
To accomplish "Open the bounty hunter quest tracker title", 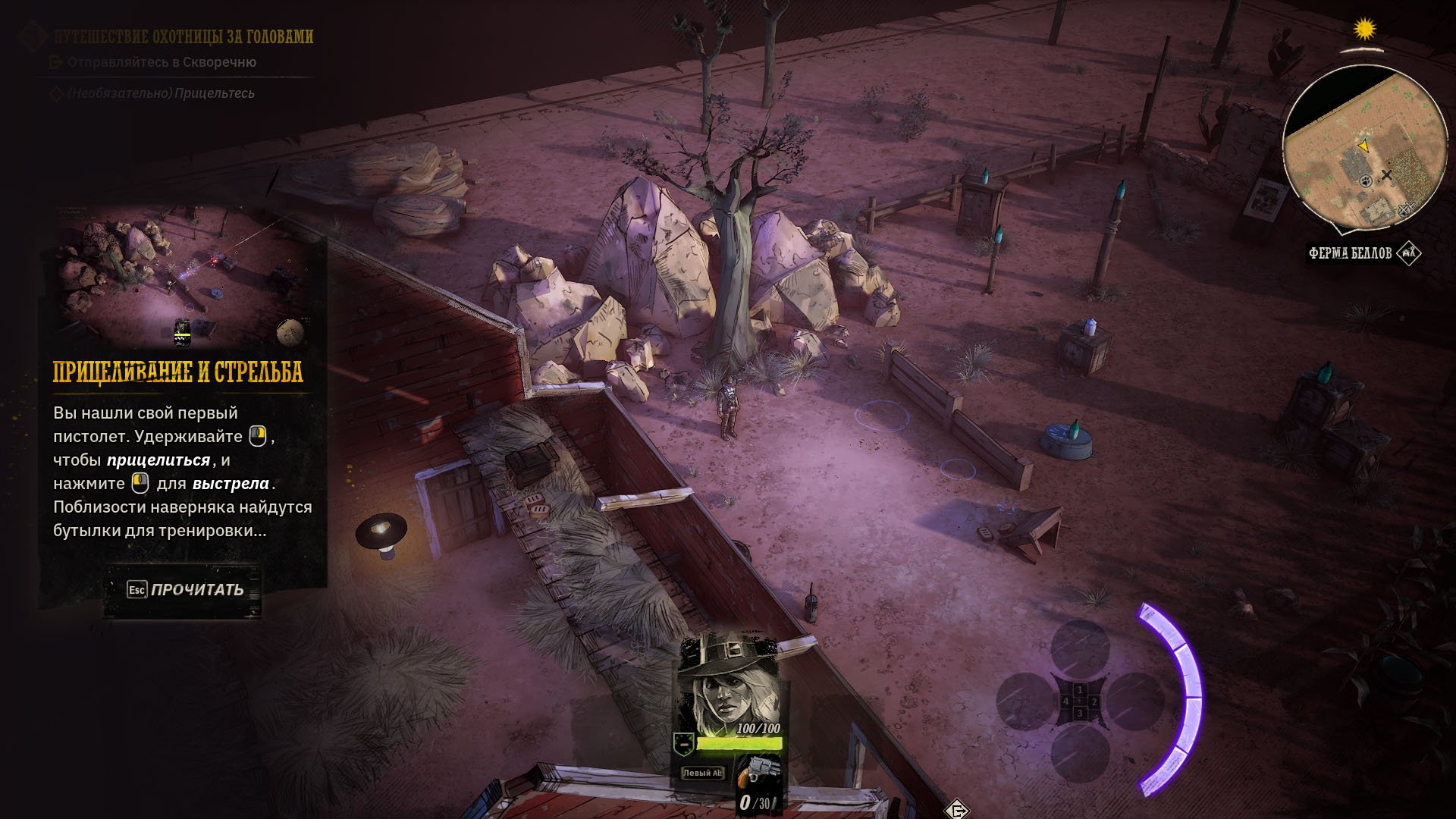I will [183, 36].
